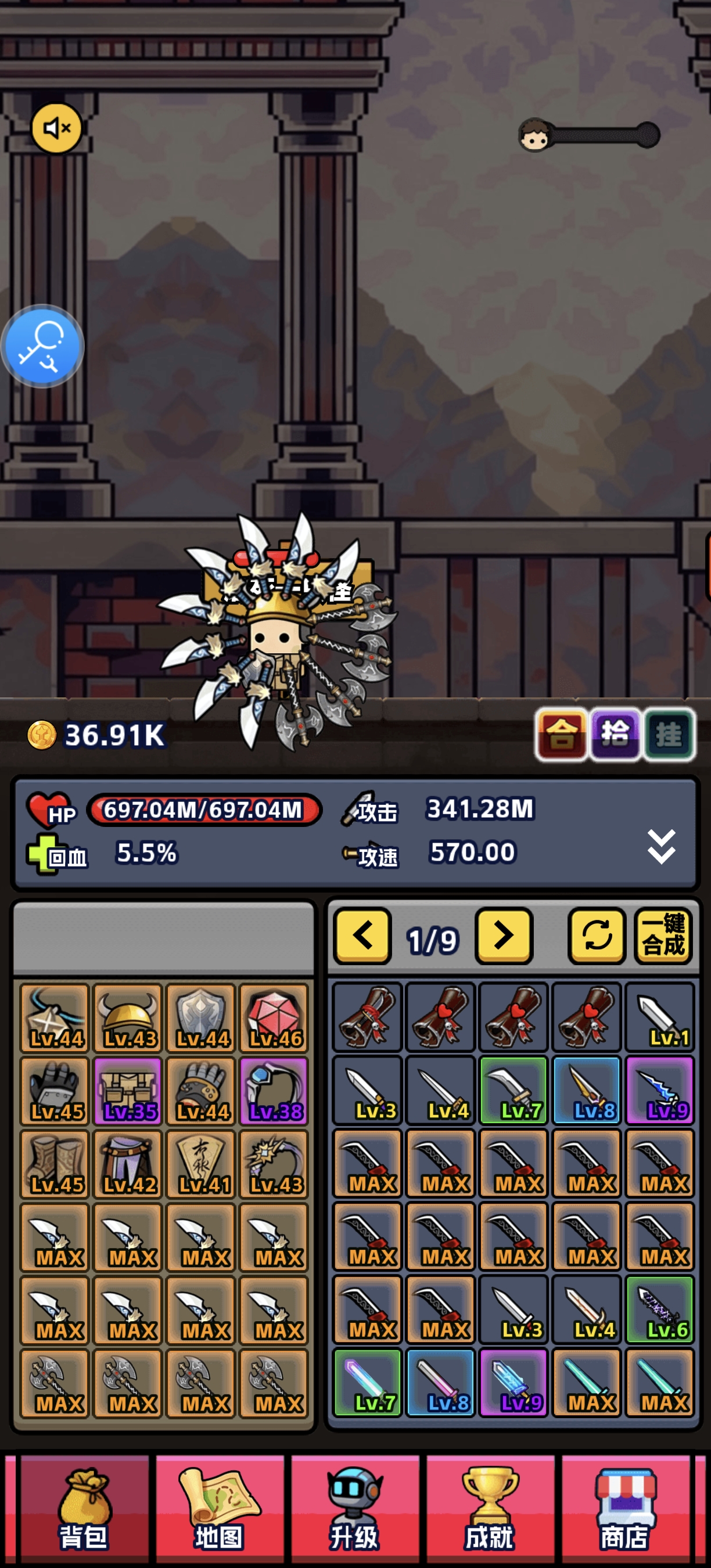The width and height of the screenshot is (711, 1568).
Task: Expand stats with the double chevron arrow
Action: (661, 846)
